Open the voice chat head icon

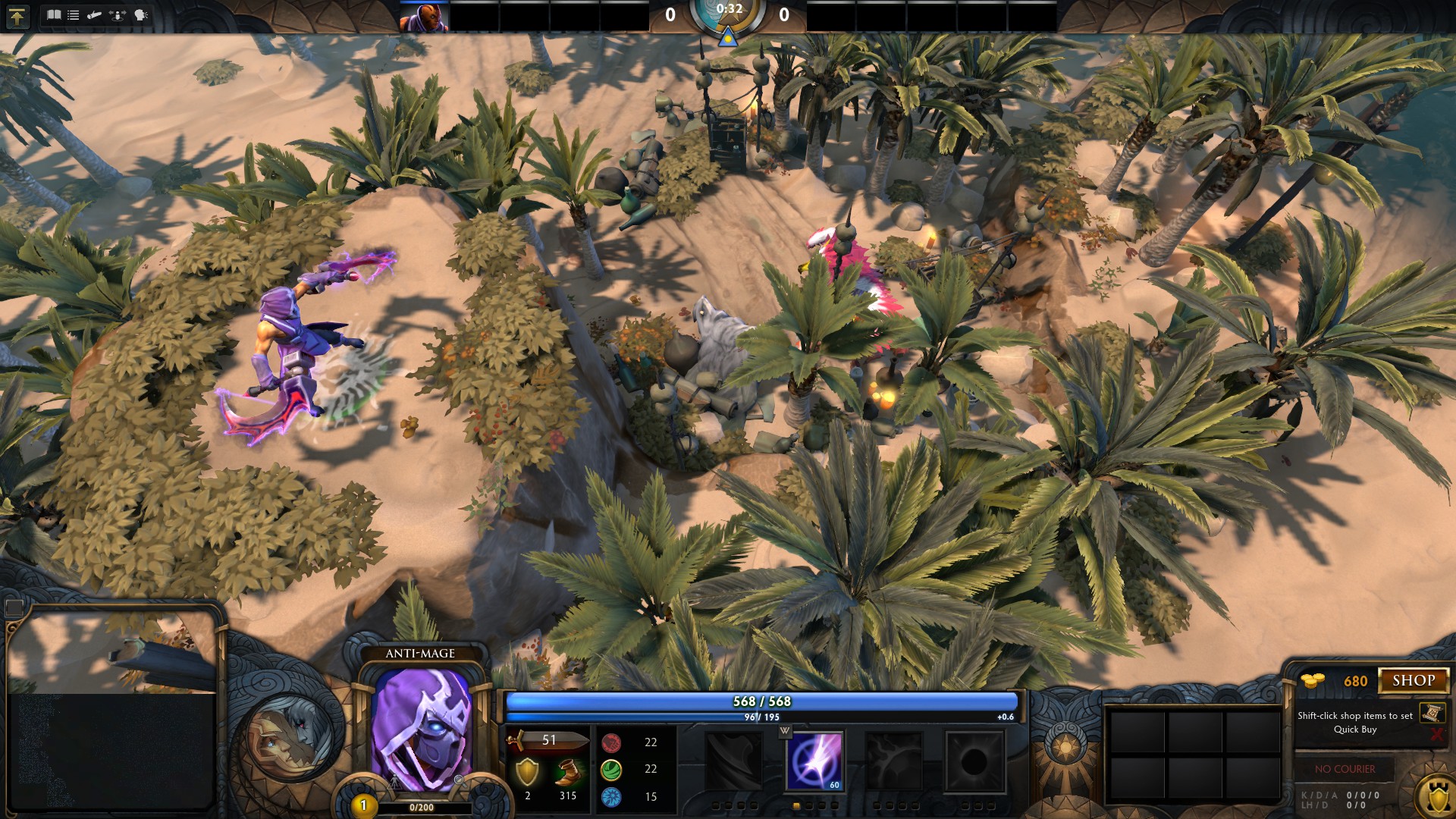[x=141, y=15]
